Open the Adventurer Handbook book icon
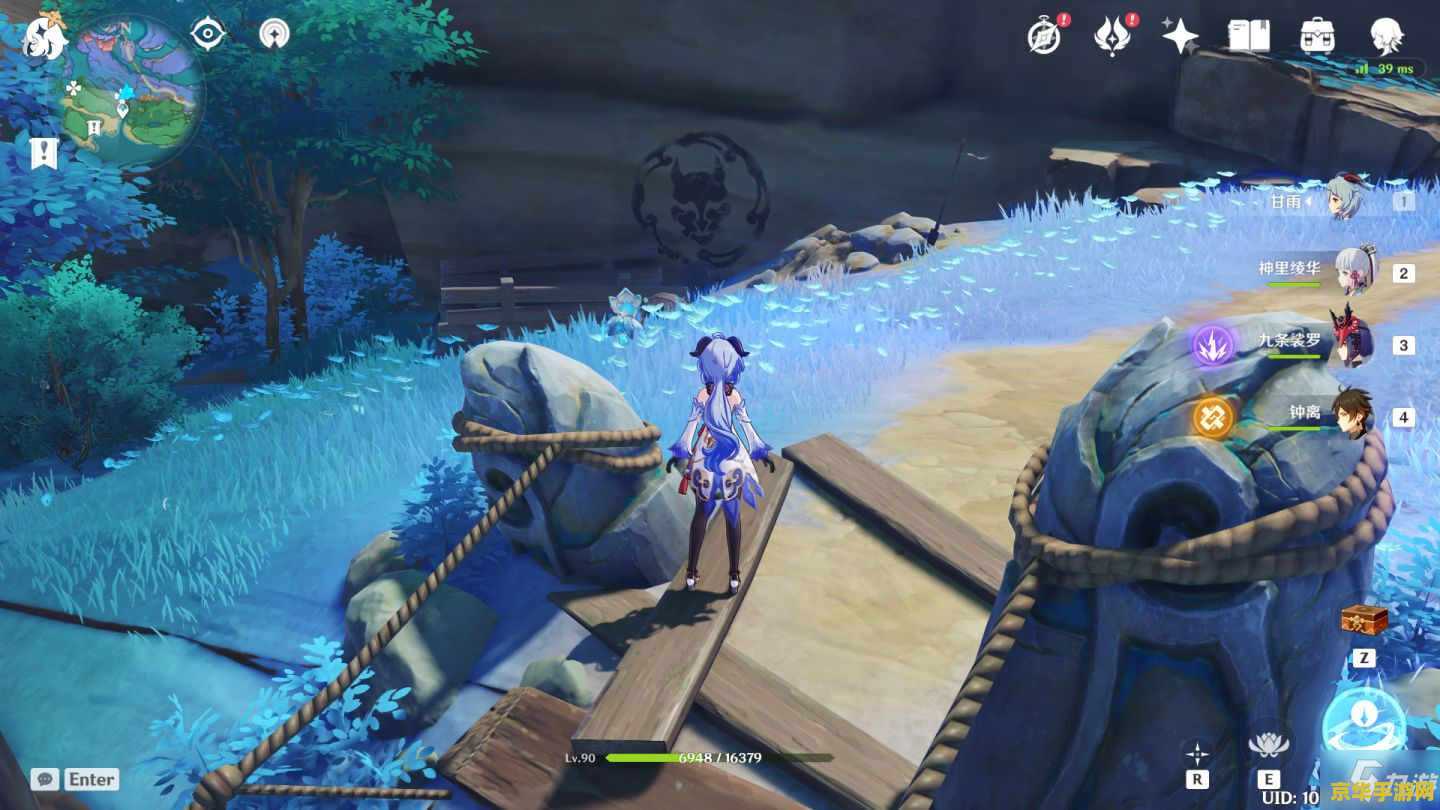Image resolution: width=1440 pixels, height=810 pixels. [x=1249, y=36]
